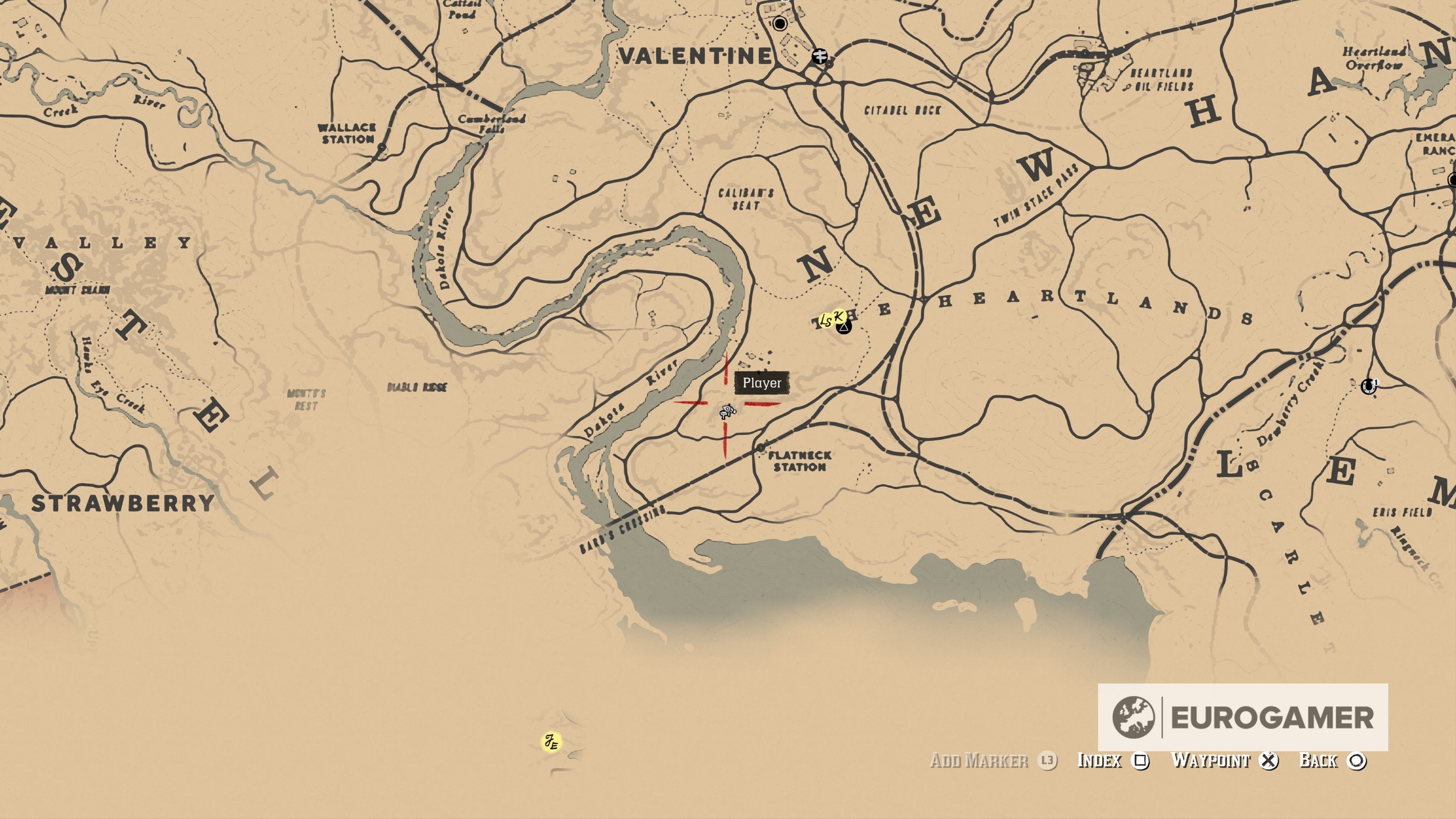Click the horseshoe stable icon near Dewberry Creek
The height and width of the screenshot is (819, 1456).
1369,386
